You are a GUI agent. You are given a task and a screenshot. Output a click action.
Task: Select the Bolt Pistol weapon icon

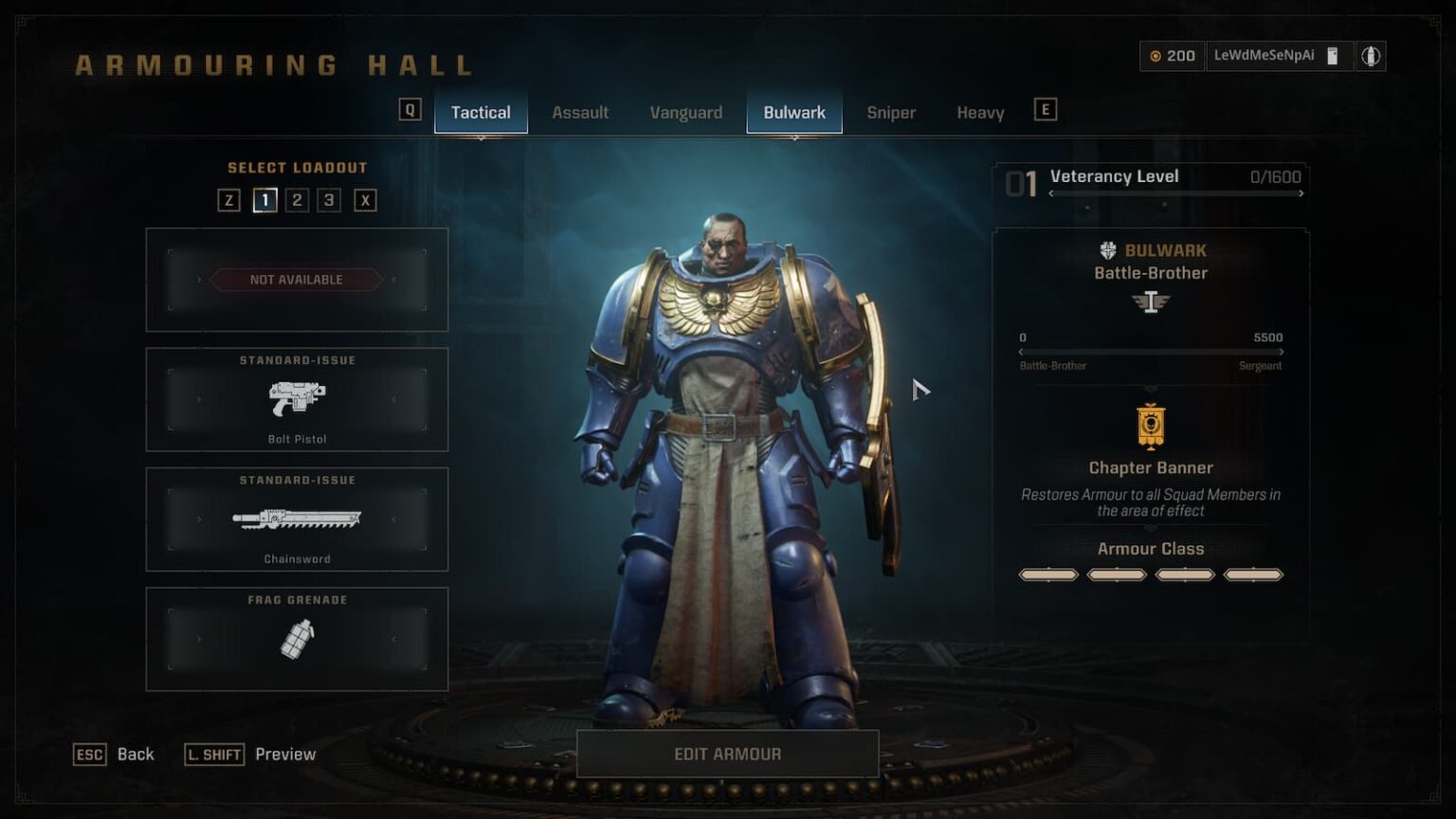click(x=297, y=399)
